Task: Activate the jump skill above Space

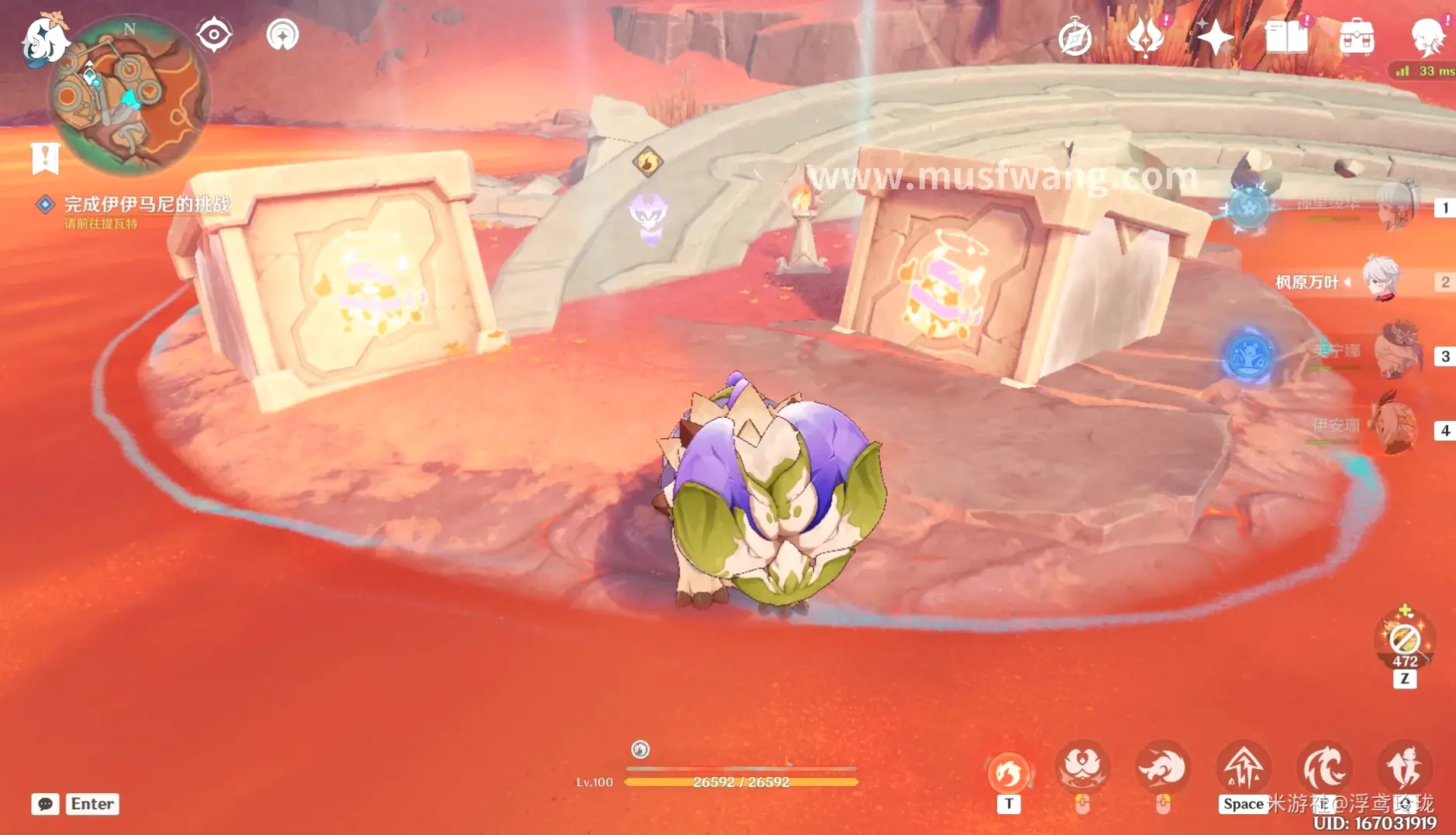Action: (x=1243, y=768)
